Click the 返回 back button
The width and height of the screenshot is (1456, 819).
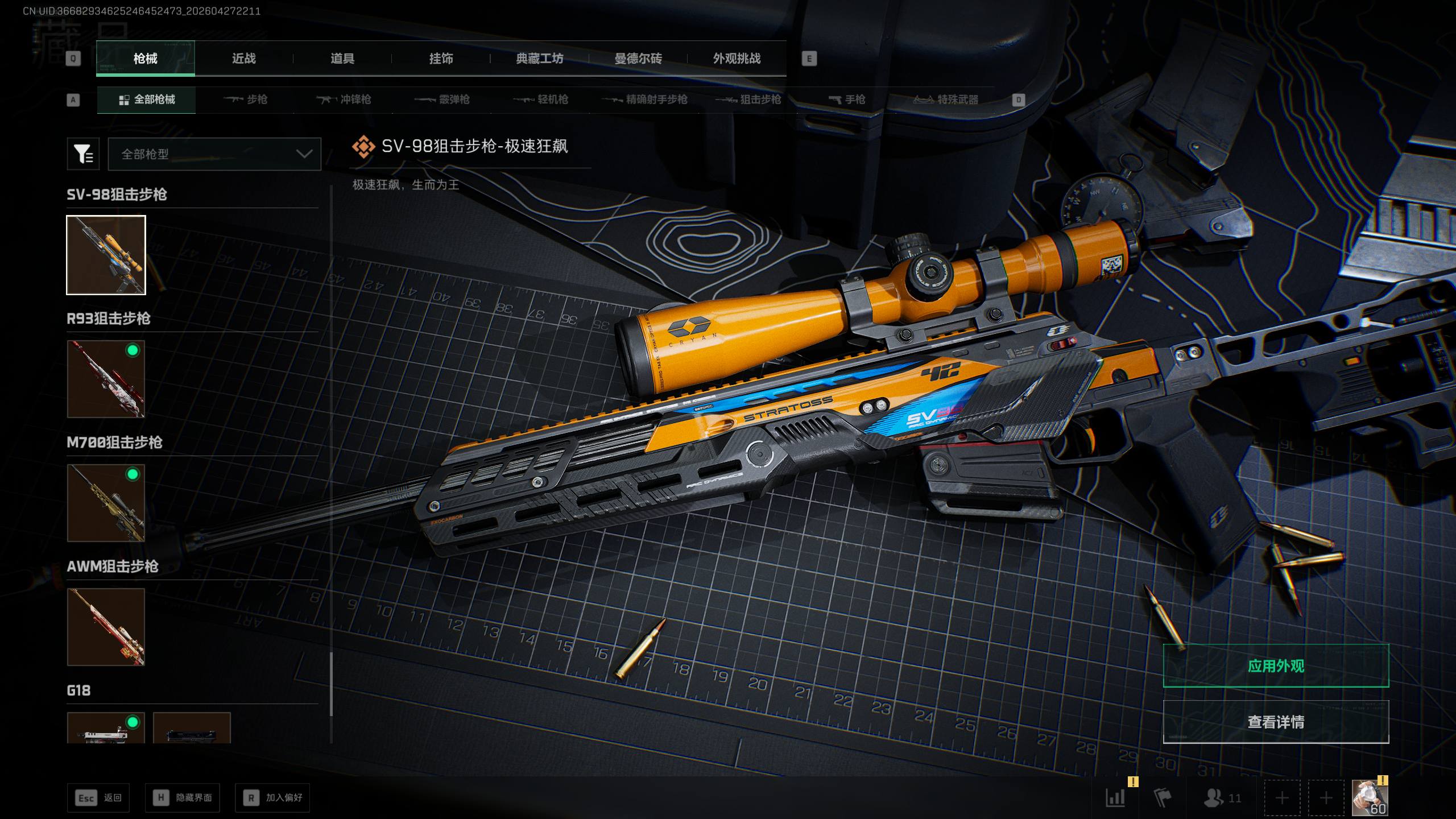point(98,798)
